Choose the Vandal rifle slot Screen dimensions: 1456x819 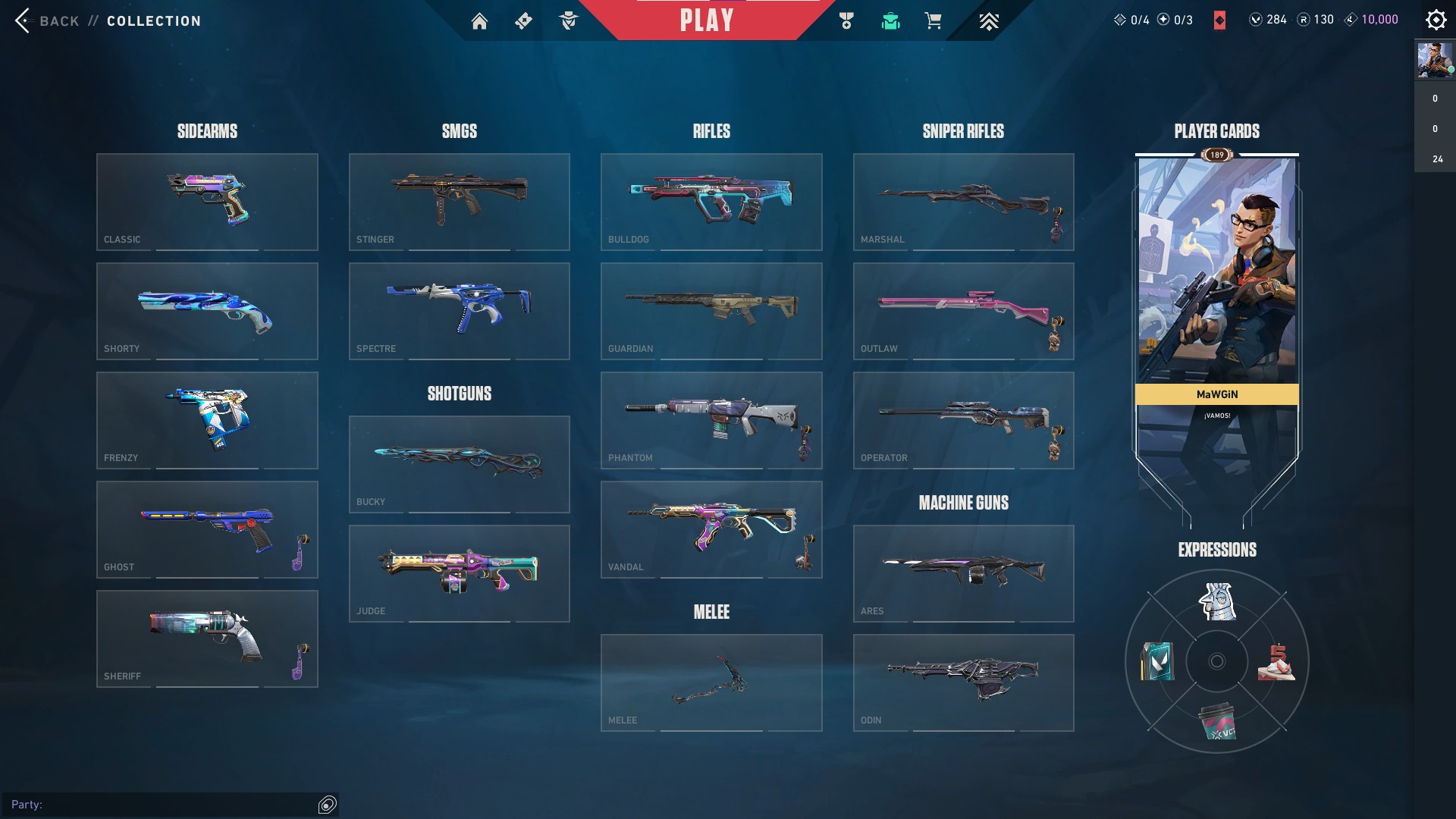711,529
